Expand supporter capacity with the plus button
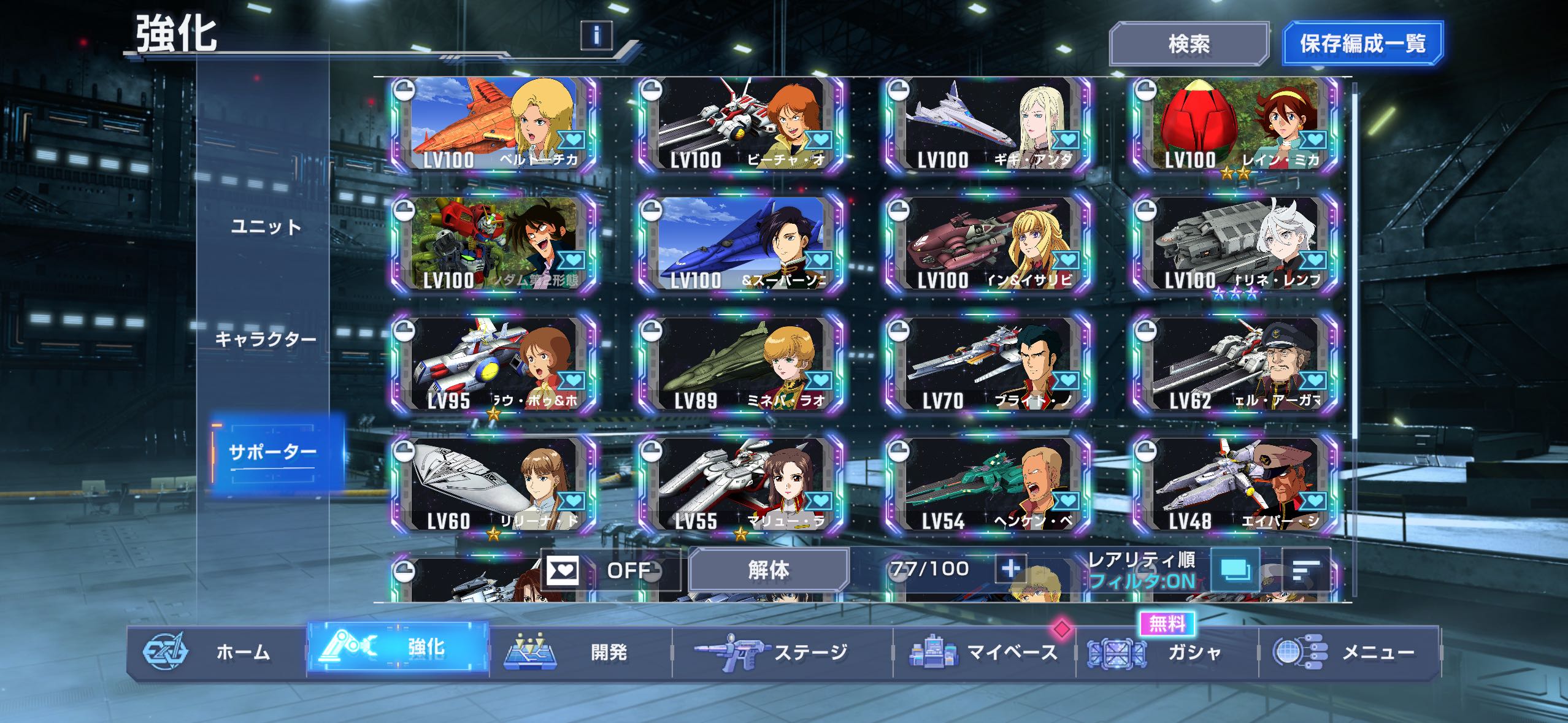 point(1010,569)
